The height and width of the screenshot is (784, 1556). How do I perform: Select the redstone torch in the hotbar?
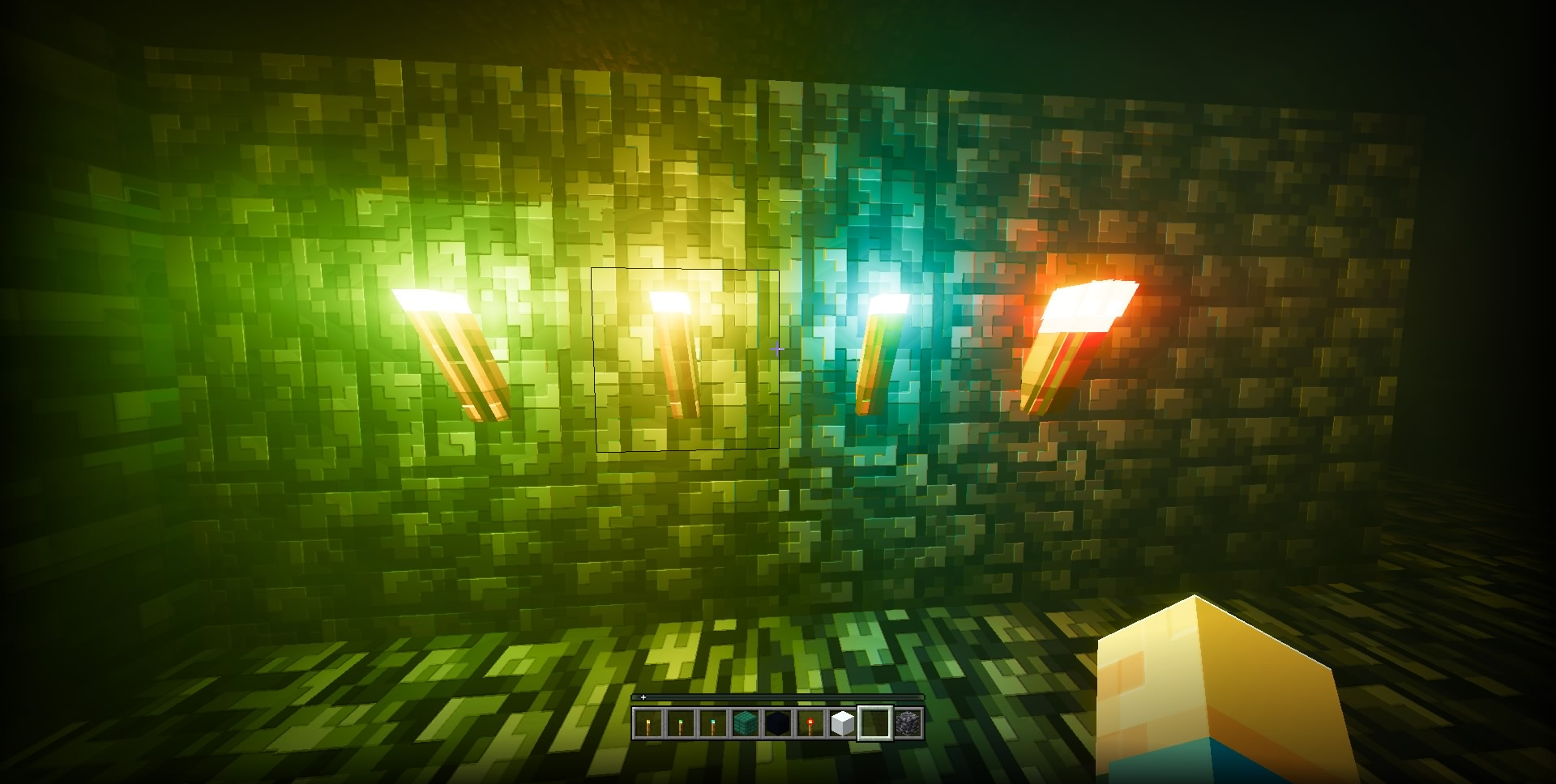click(x=810, y=723)
